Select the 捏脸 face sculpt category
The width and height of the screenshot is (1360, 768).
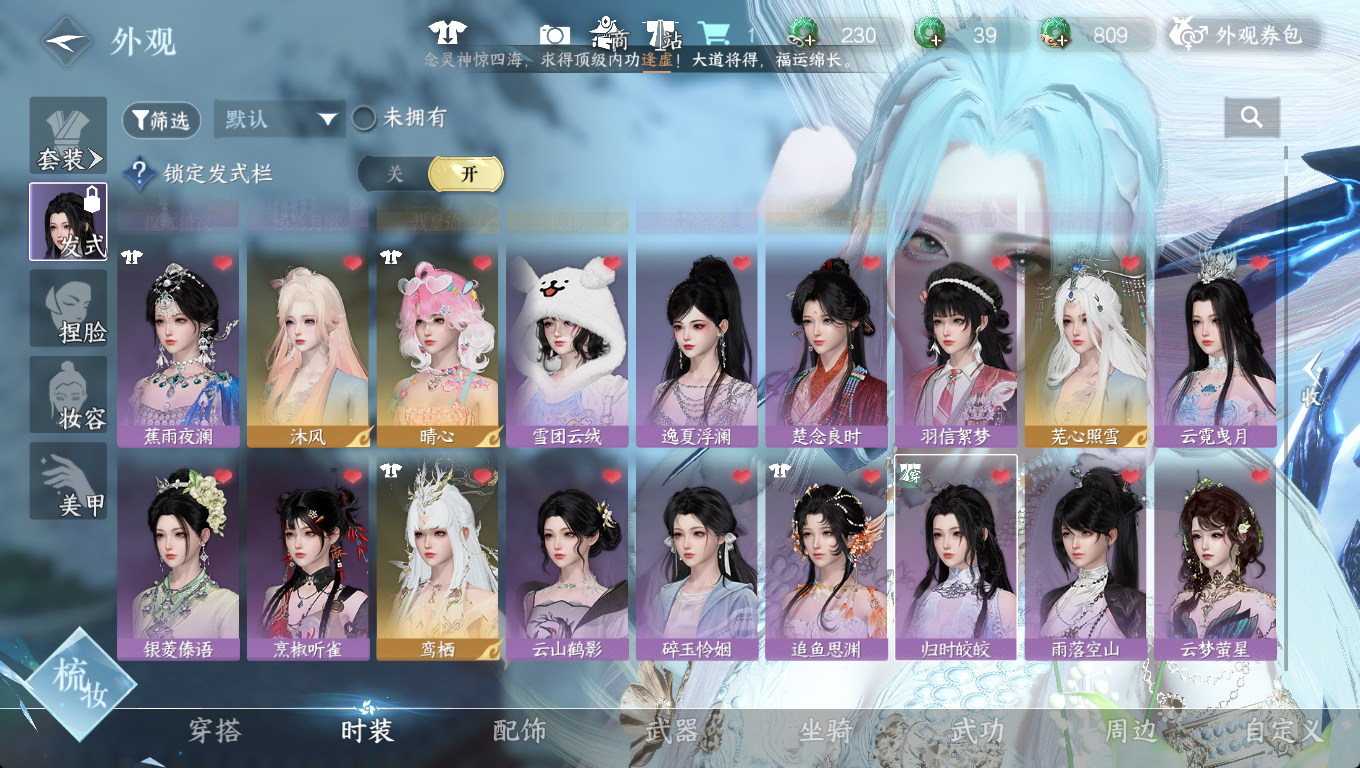tap(68, 309)
